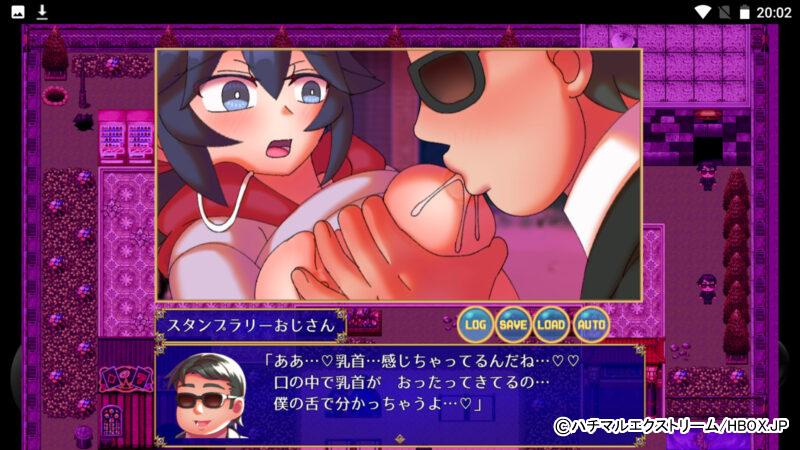Viewport: 800px width, 450px height.
Task: Open the LOG message history
Action: coord(475,324)
